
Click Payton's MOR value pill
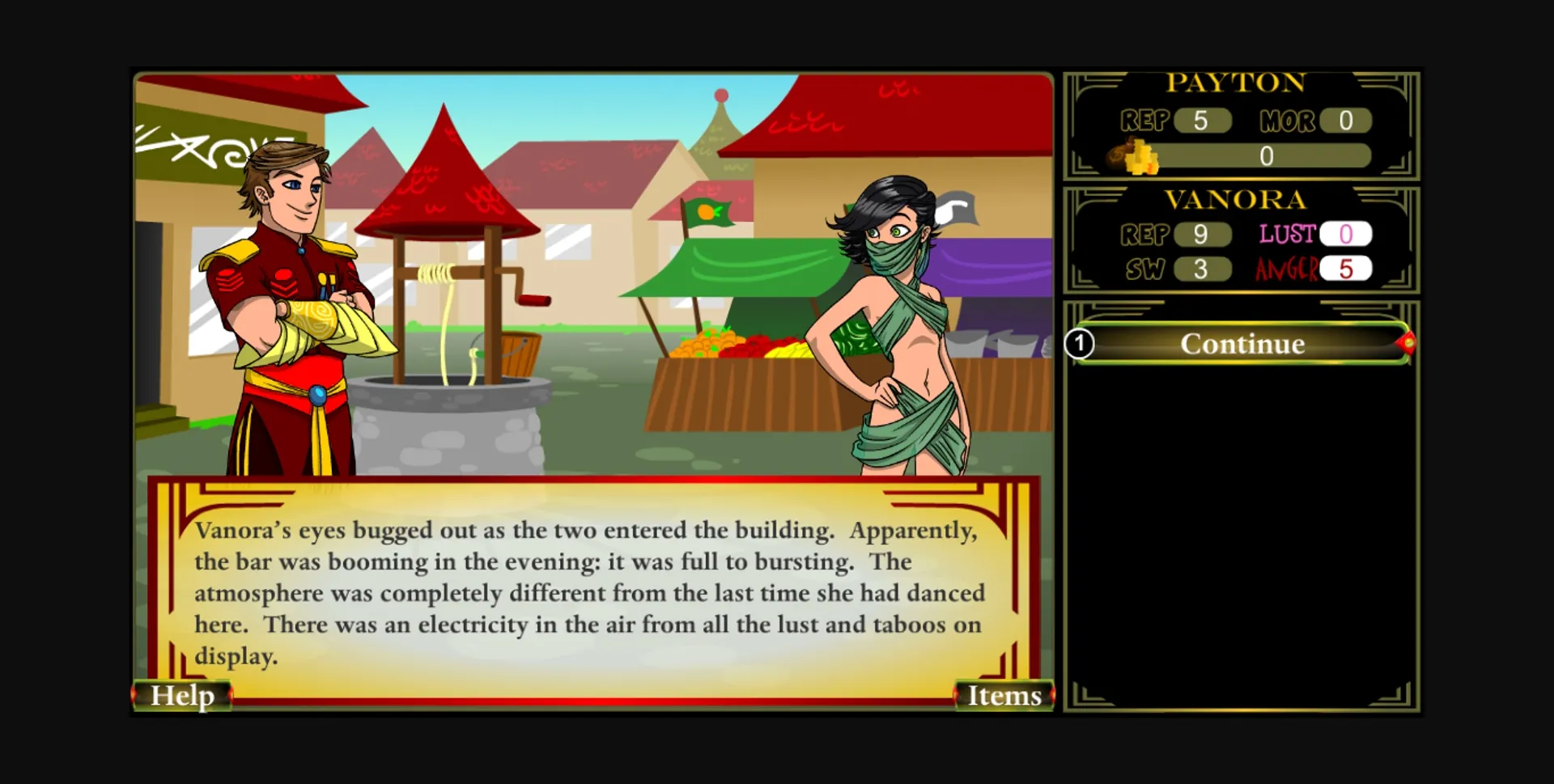click(1344, 120)
